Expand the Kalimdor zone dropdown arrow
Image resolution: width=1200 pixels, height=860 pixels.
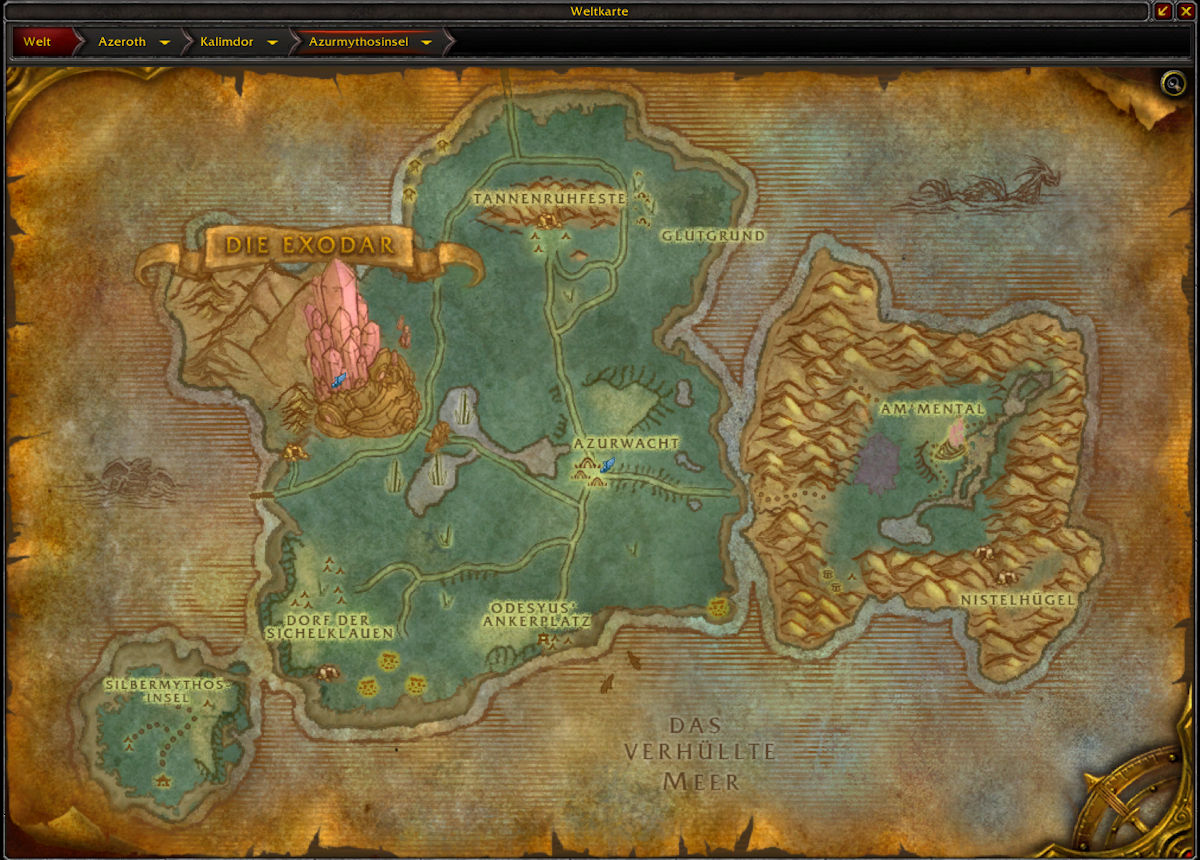272,43
